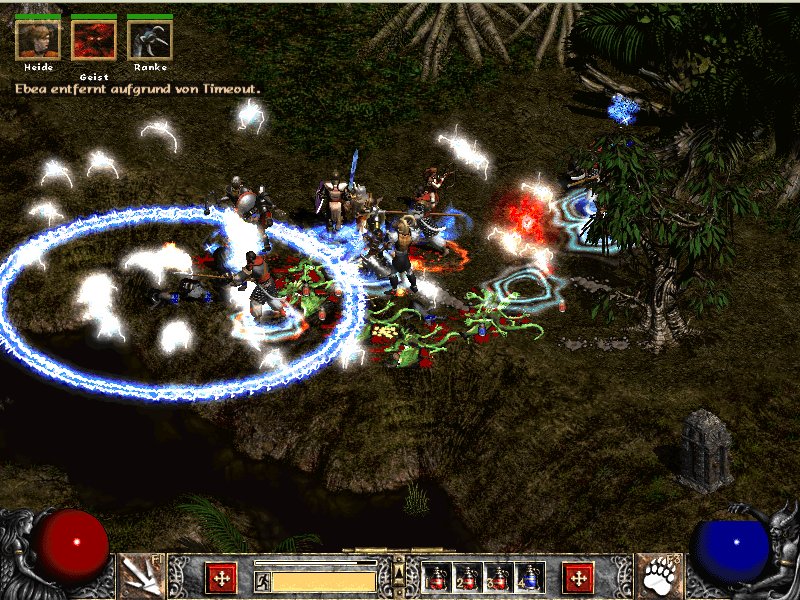Expand the mini panel arrow button
The width and height of the screenshot is (800, 600).
[399, 572]
